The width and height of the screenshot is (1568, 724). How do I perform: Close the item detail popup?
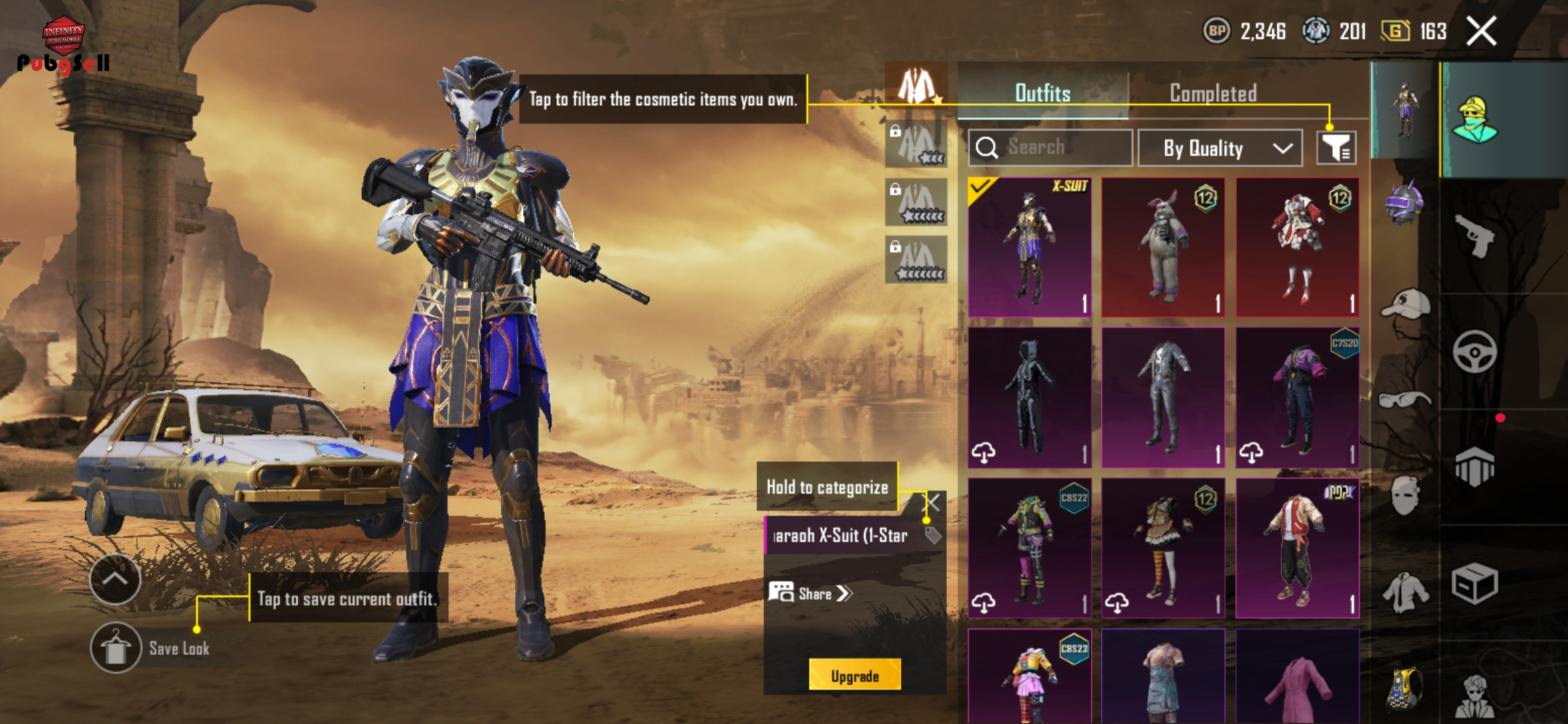pos(933,502)
